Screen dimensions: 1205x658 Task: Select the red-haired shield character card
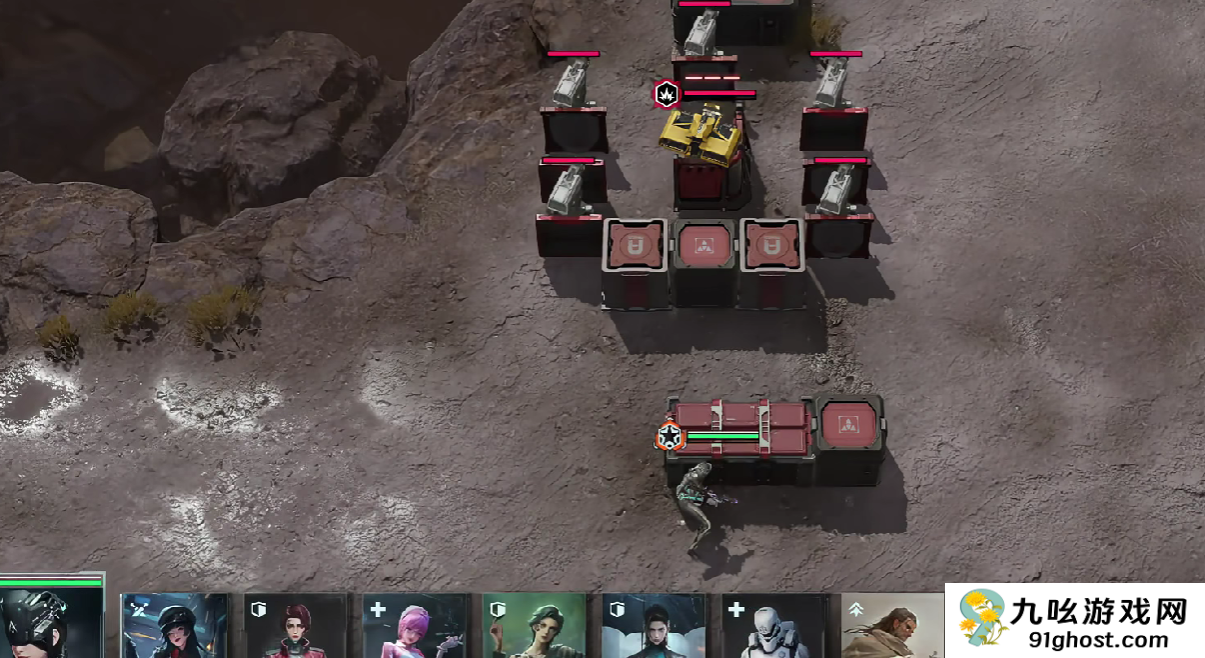pos(295,627)
